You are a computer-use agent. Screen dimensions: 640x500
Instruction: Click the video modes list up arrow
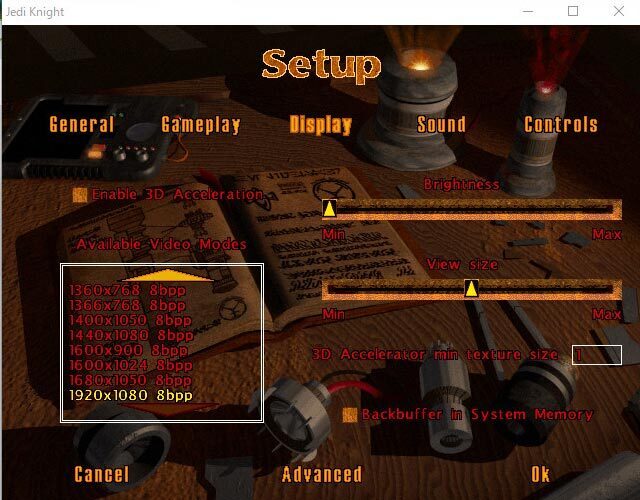point(161,275)
